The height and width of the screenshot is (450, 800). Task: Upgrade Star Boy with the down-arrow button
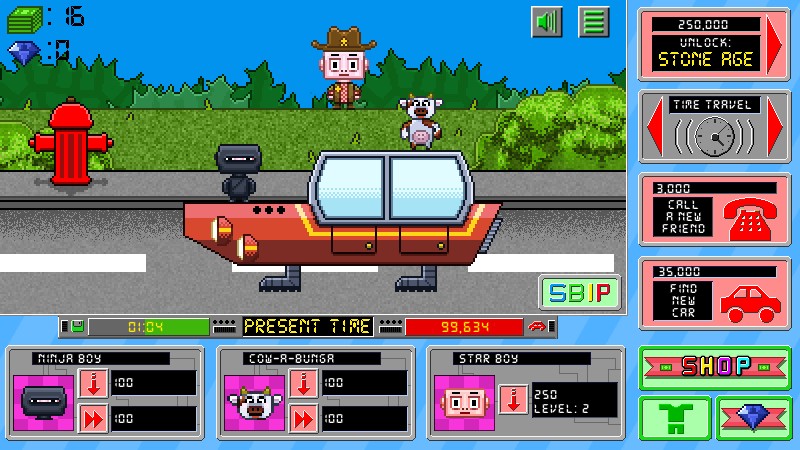pos(512,399)
